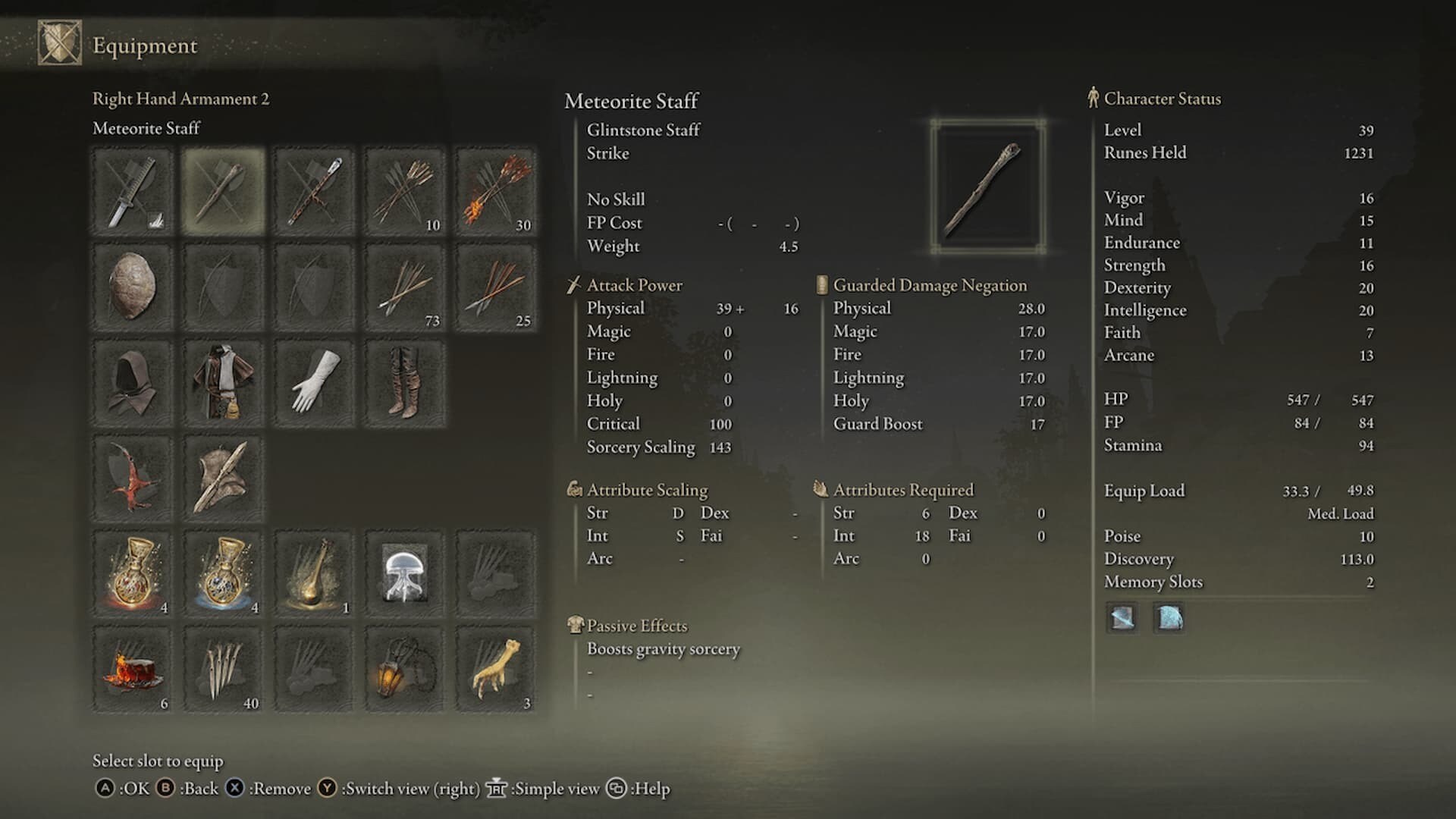The height and width of the screenshot is (819, 1456).
Task: Choose the highlighted Meteorite Staff slot
Action: (x=223, y=191)
